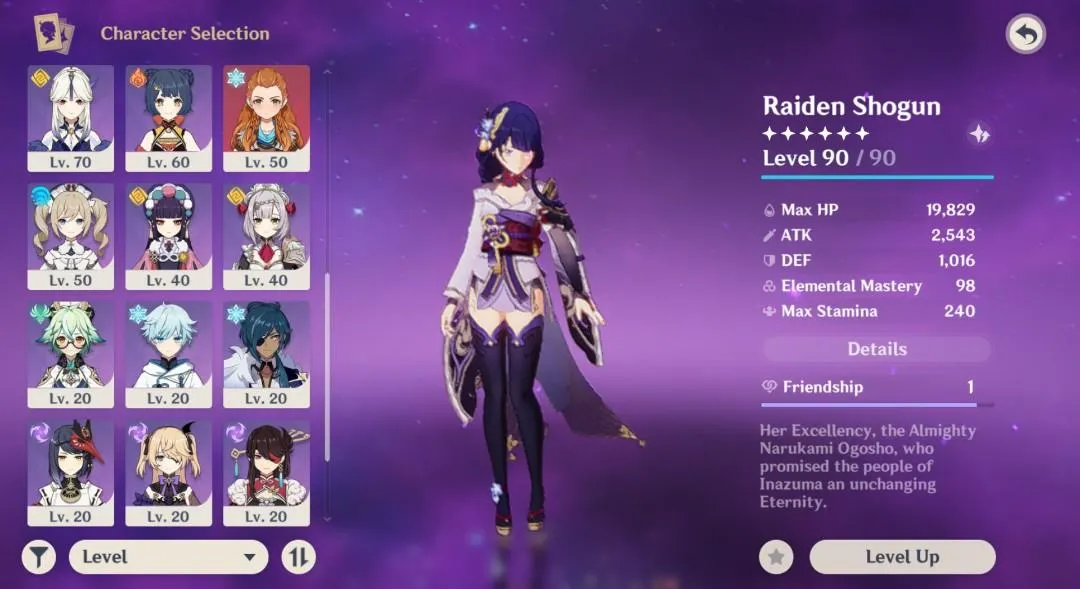Choose Yun Jin's character portrait
This screenshot has height=589, width=1080.
(168, 235)
